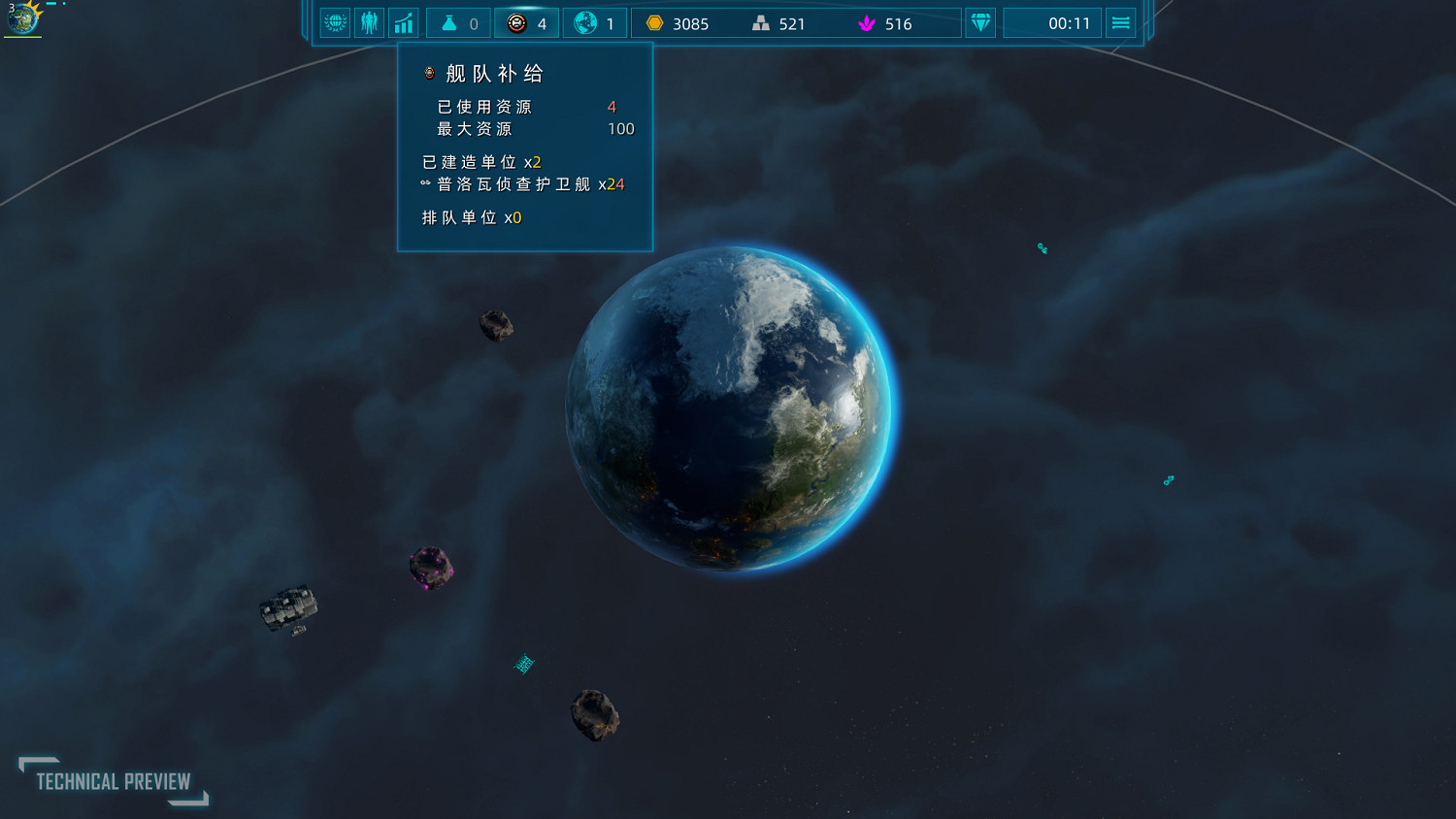Click the population figures icon

[370, 22]
